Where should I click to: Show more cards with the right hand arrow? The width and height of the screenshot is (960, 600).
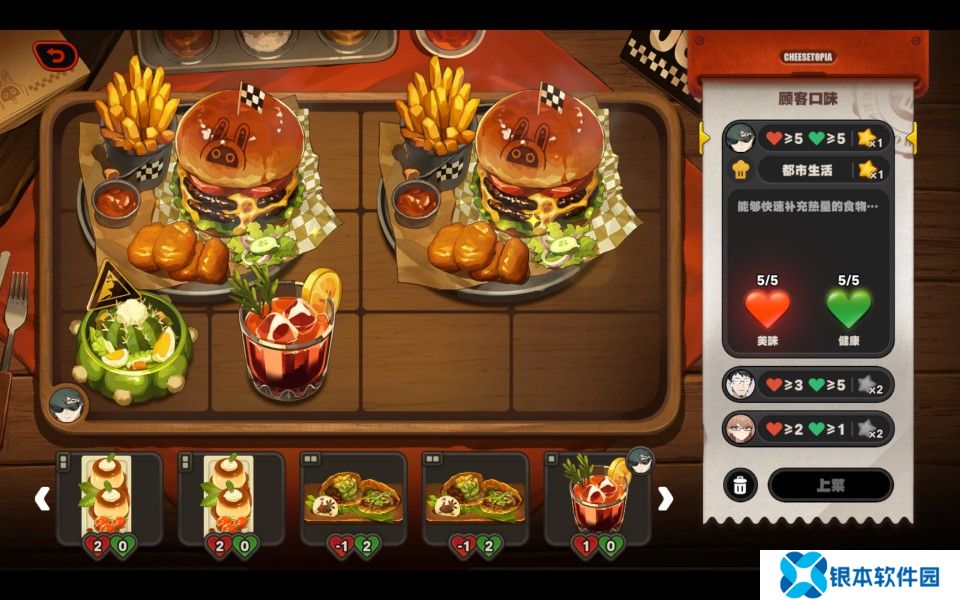click(x=665, y=498)
